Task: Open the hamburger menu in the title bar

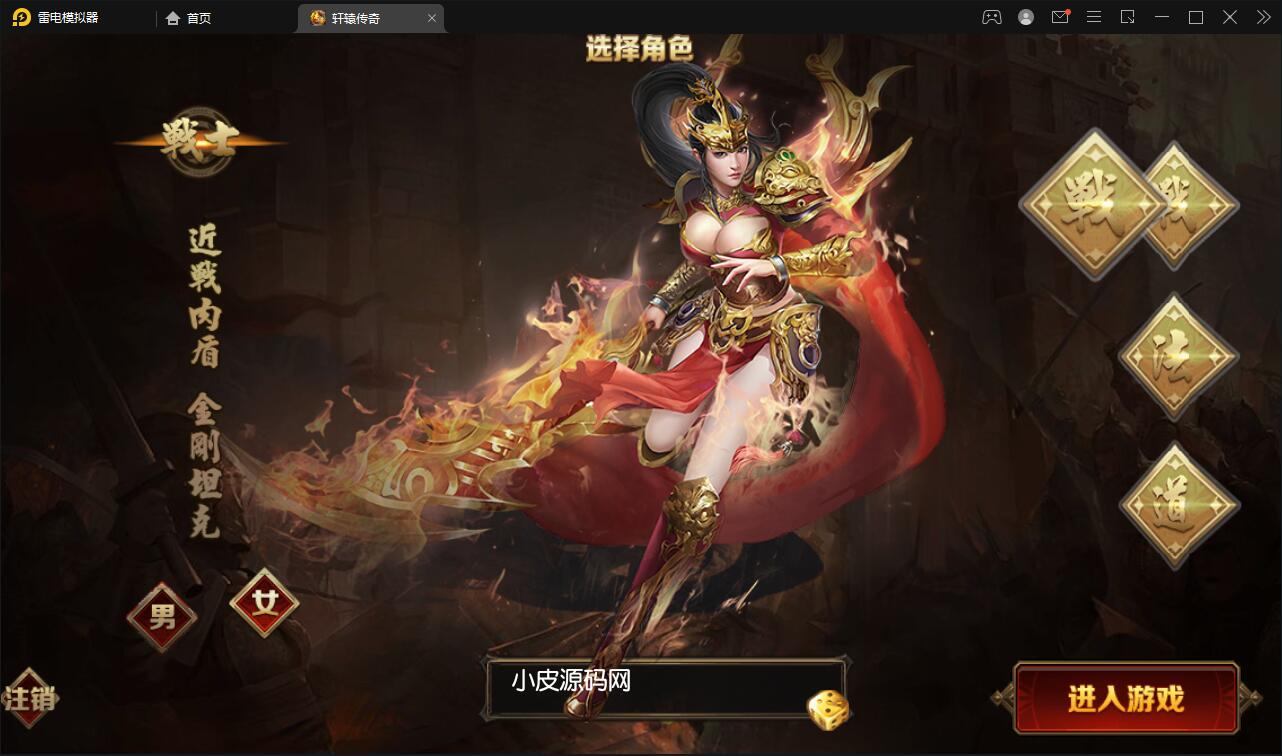Action: (1094, 17)
